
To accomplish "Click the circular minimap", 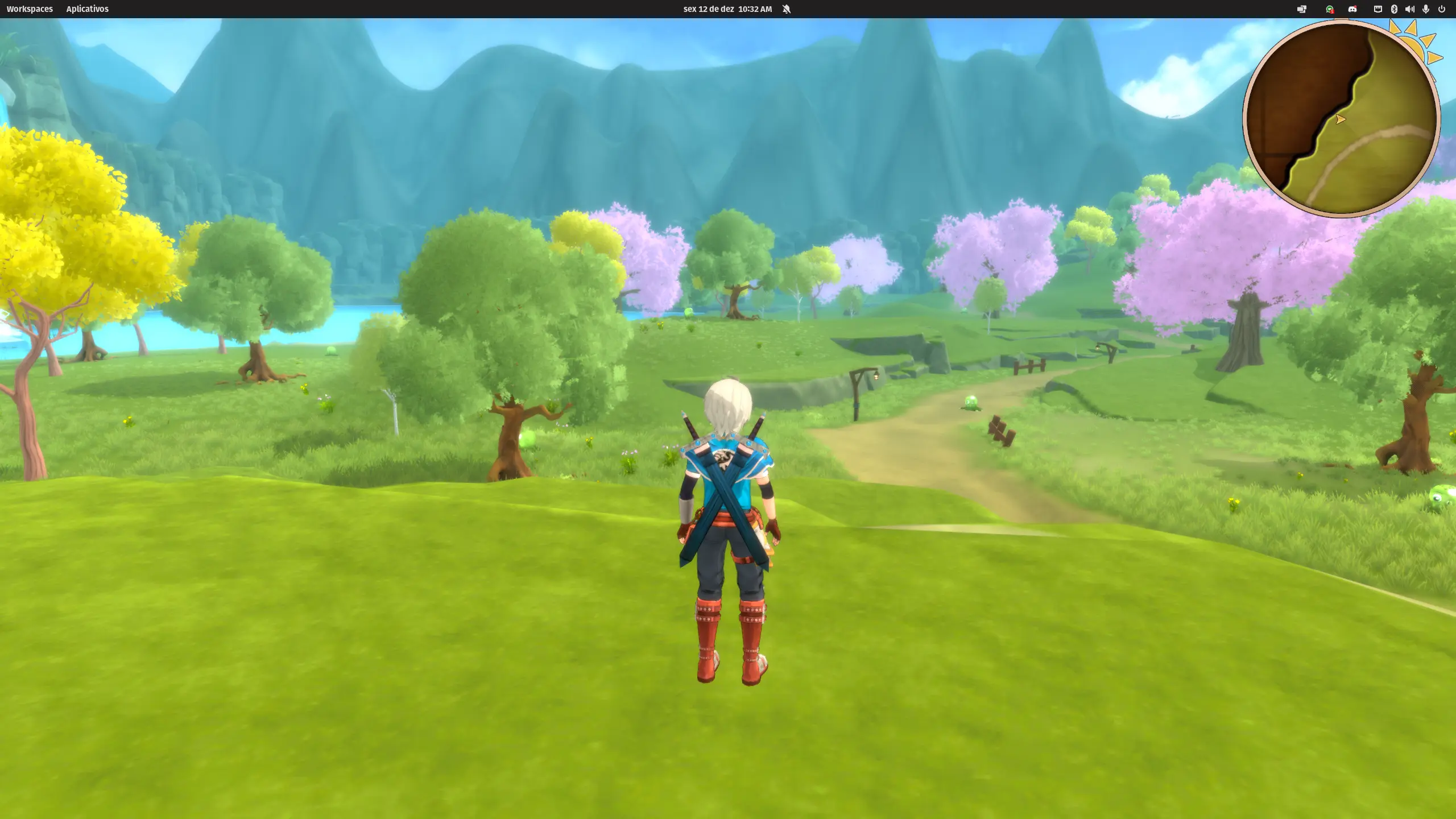I will coord(1341,119).
